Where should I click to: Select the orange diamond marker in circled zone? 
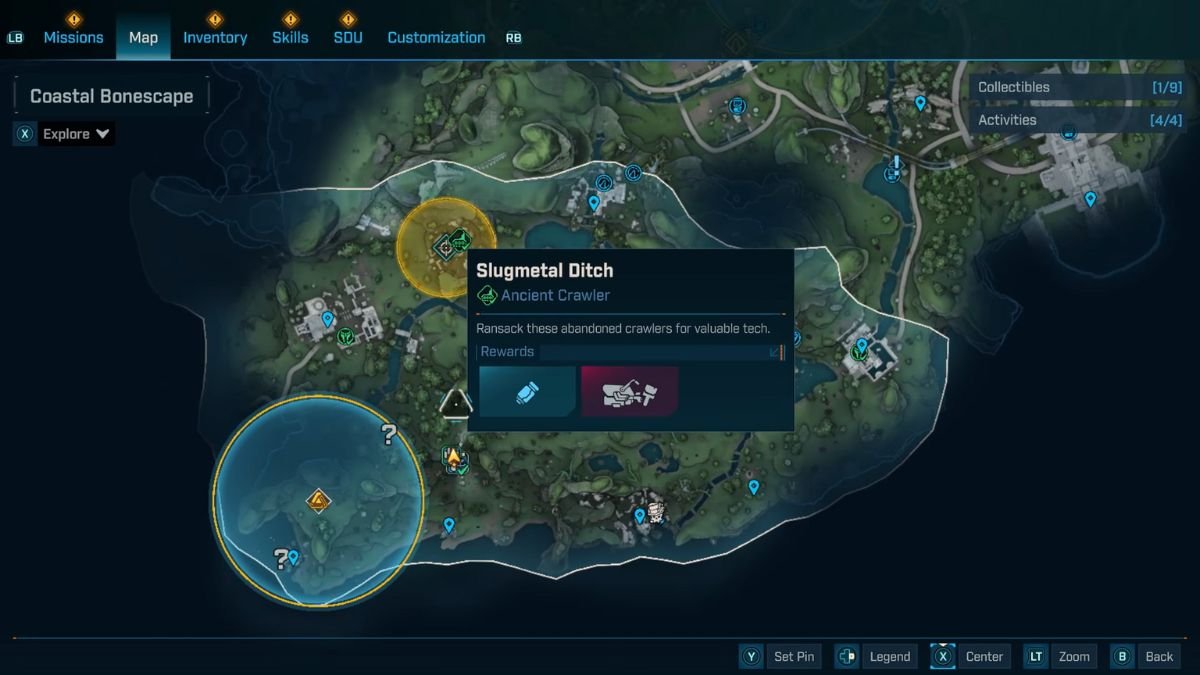coord(318,500)
